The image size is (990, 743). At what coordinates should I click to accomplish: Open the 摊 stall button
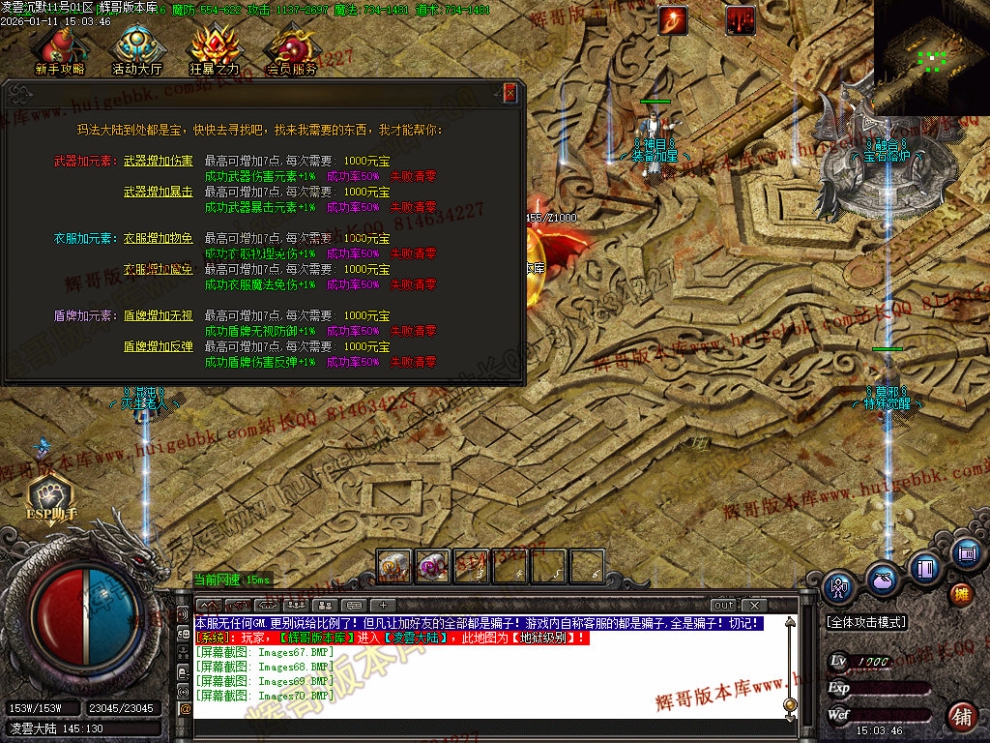(x=961, y=594)
